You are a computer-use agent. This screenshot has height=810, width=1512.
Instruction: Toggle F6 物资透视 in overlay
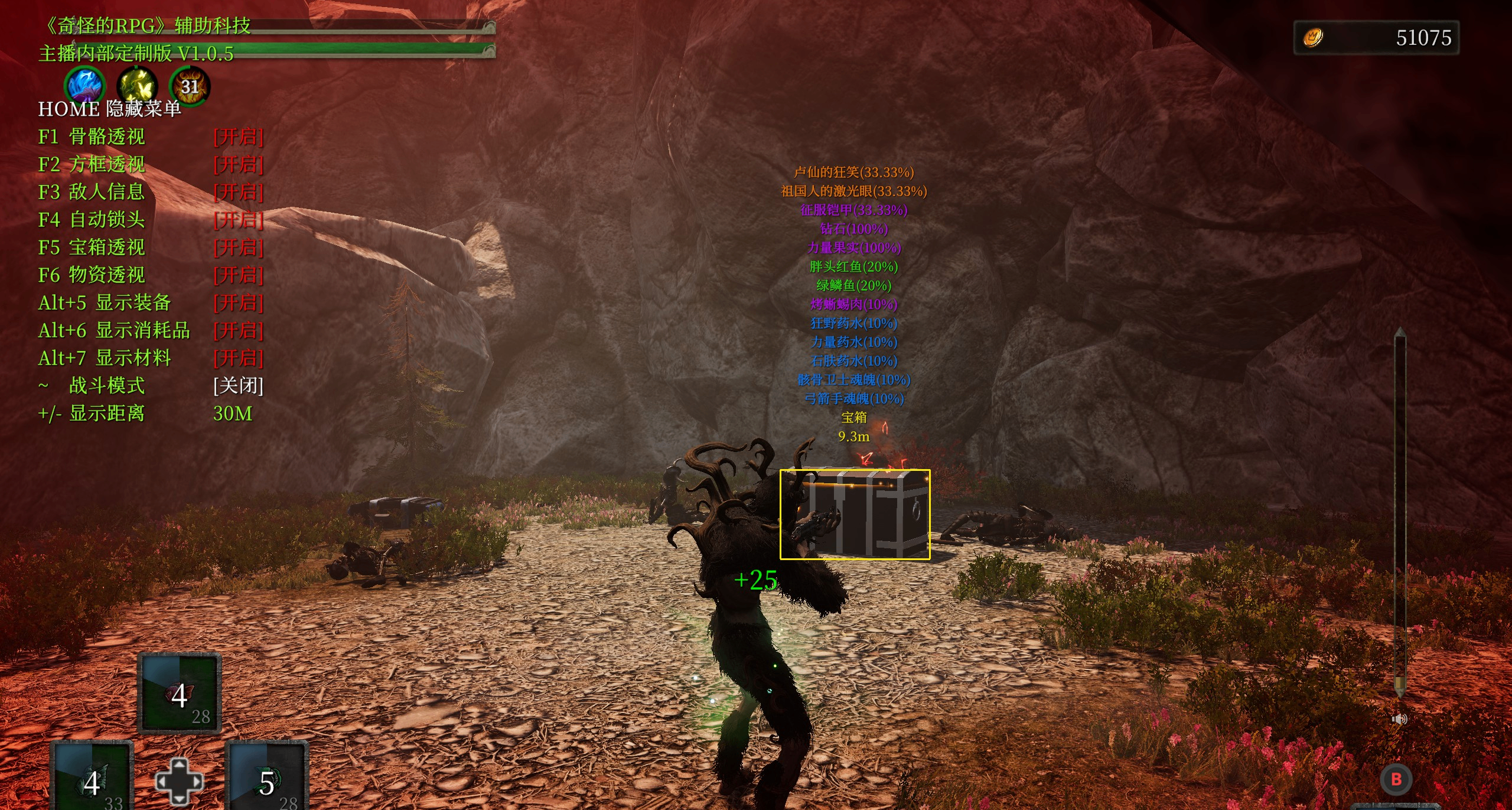click(x=238, y=275)
